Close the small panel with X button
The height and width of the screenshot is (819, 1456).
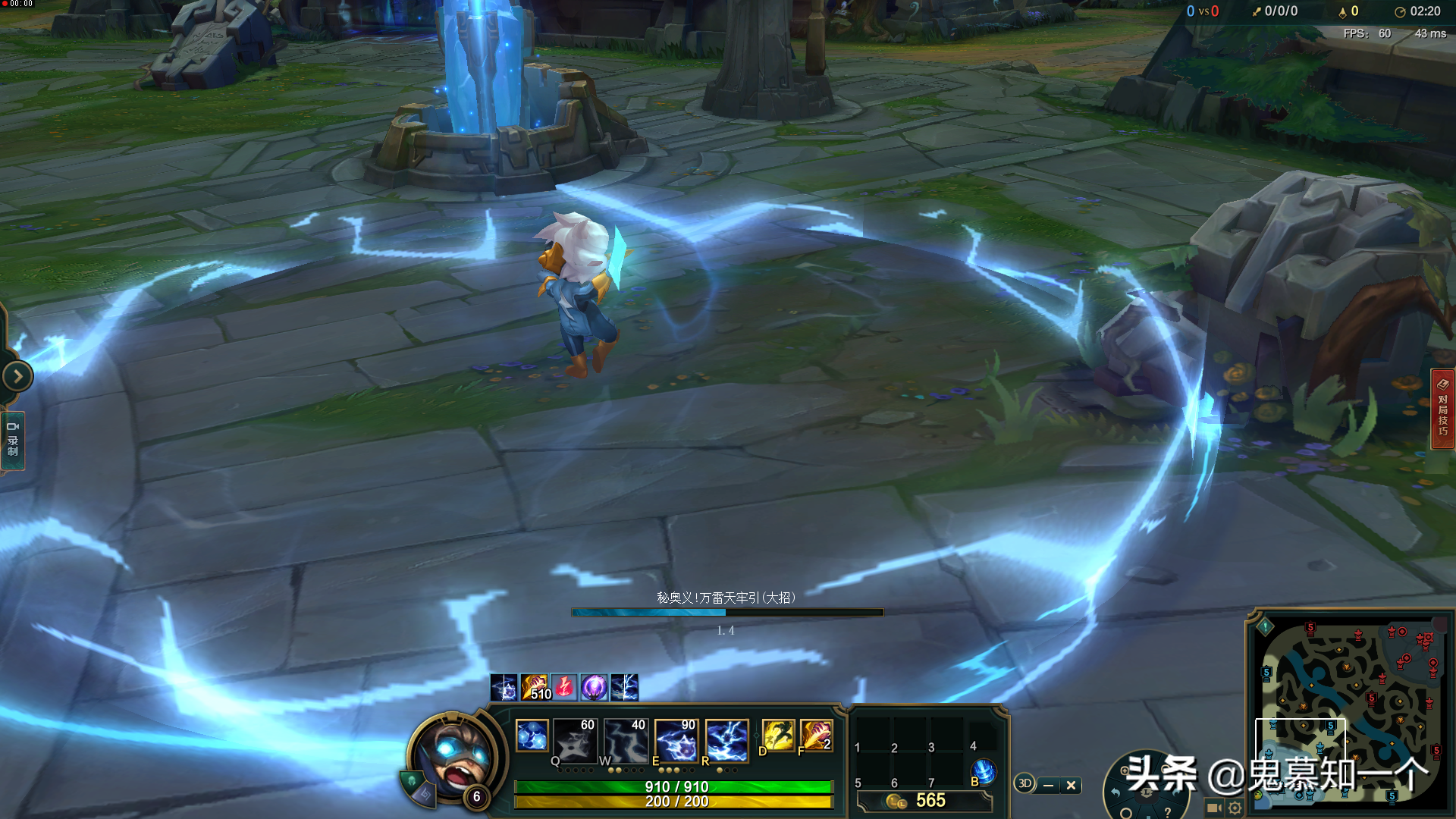coord(1071,786)
